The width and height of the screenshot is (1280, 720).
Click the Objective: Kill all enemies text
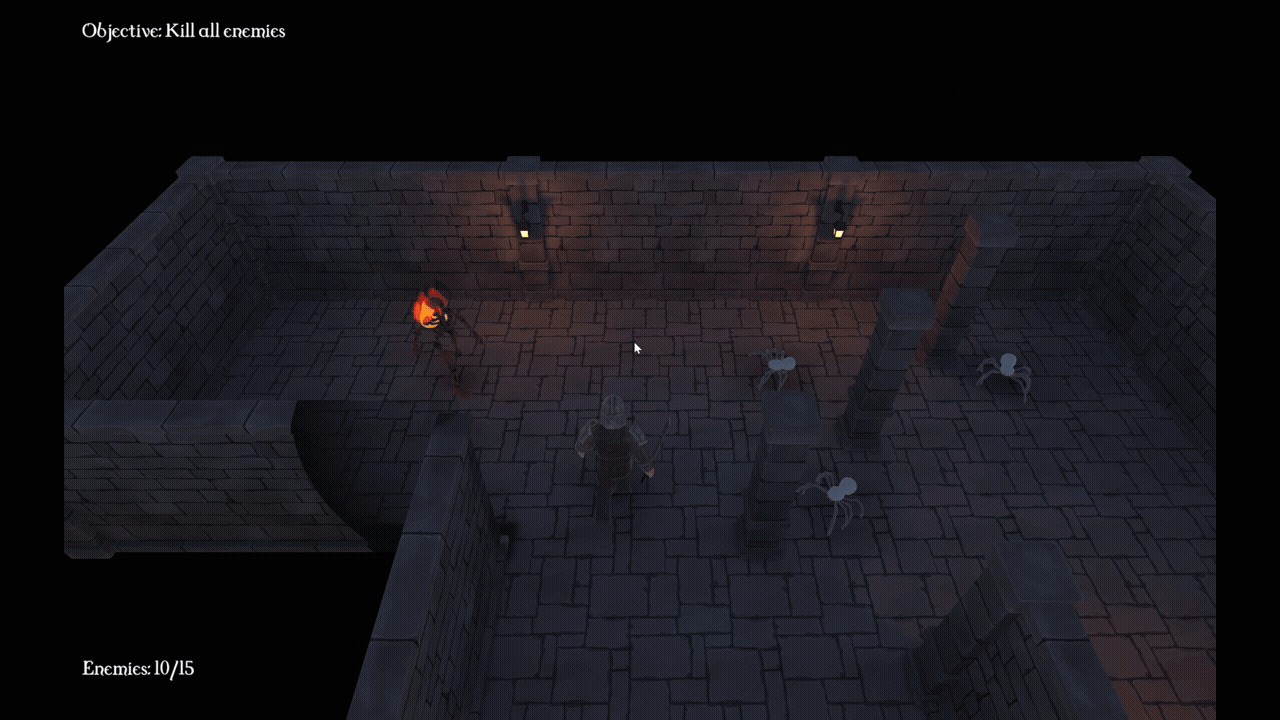point(183,31)
